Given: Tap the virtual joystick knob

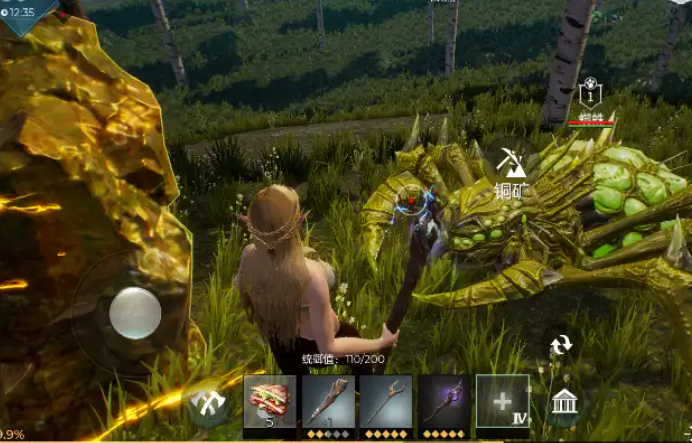Looking at the screenshot, I should tap(134, 312).
